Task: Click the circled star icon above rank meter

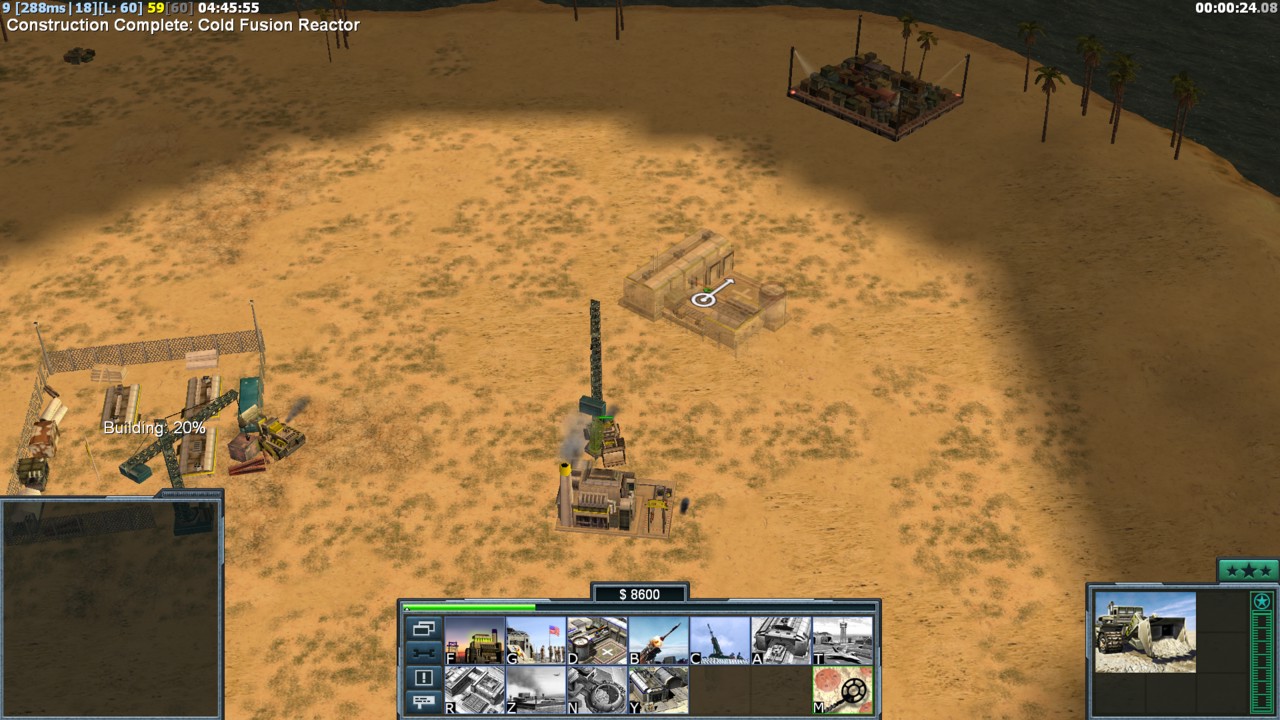Action: pyautogui.click(x=1262, y=602)
